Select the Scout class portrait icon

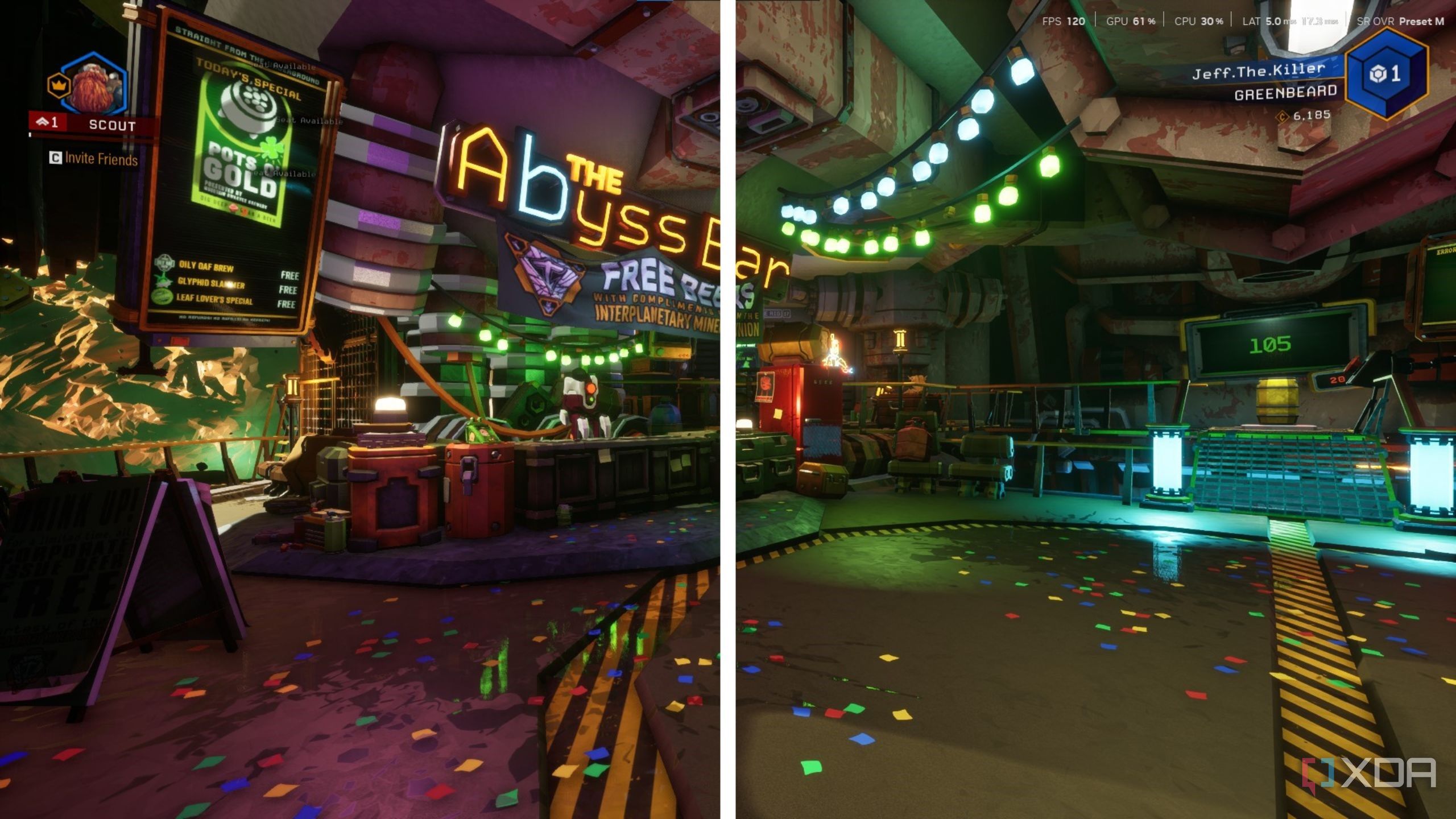pyautogui.click(x=93, y=84)
